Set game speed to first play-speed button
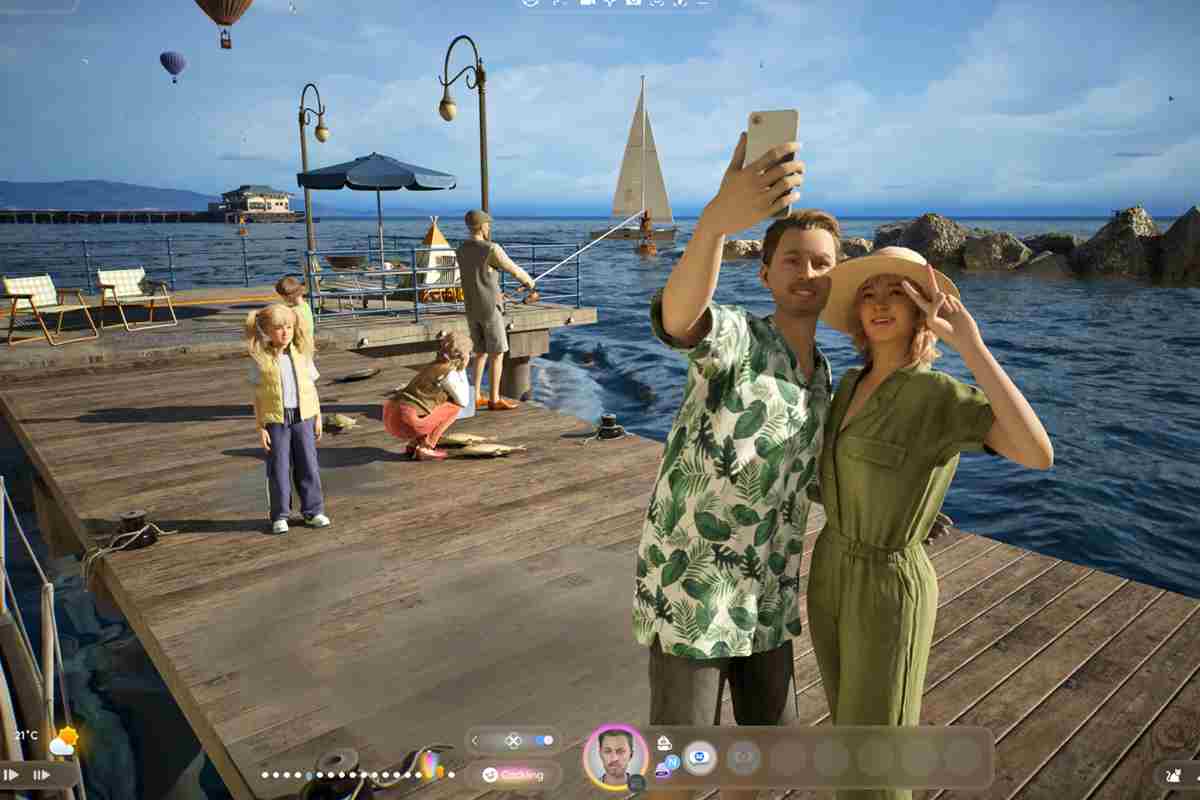 (12, 774)
